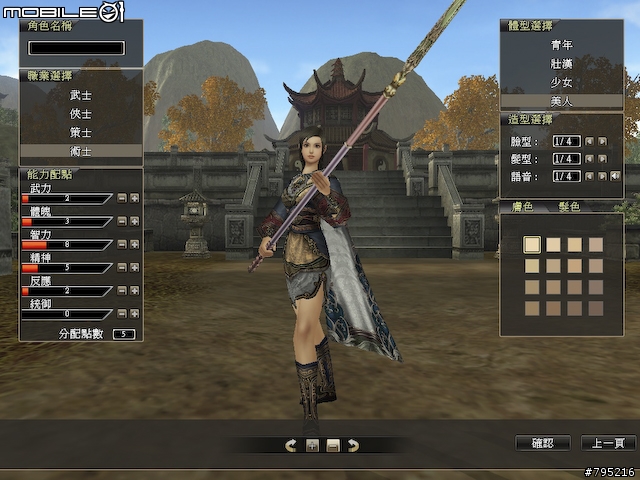
Task: Switch to the 髮色 hair color tab
Action: (x=569, y=207)
